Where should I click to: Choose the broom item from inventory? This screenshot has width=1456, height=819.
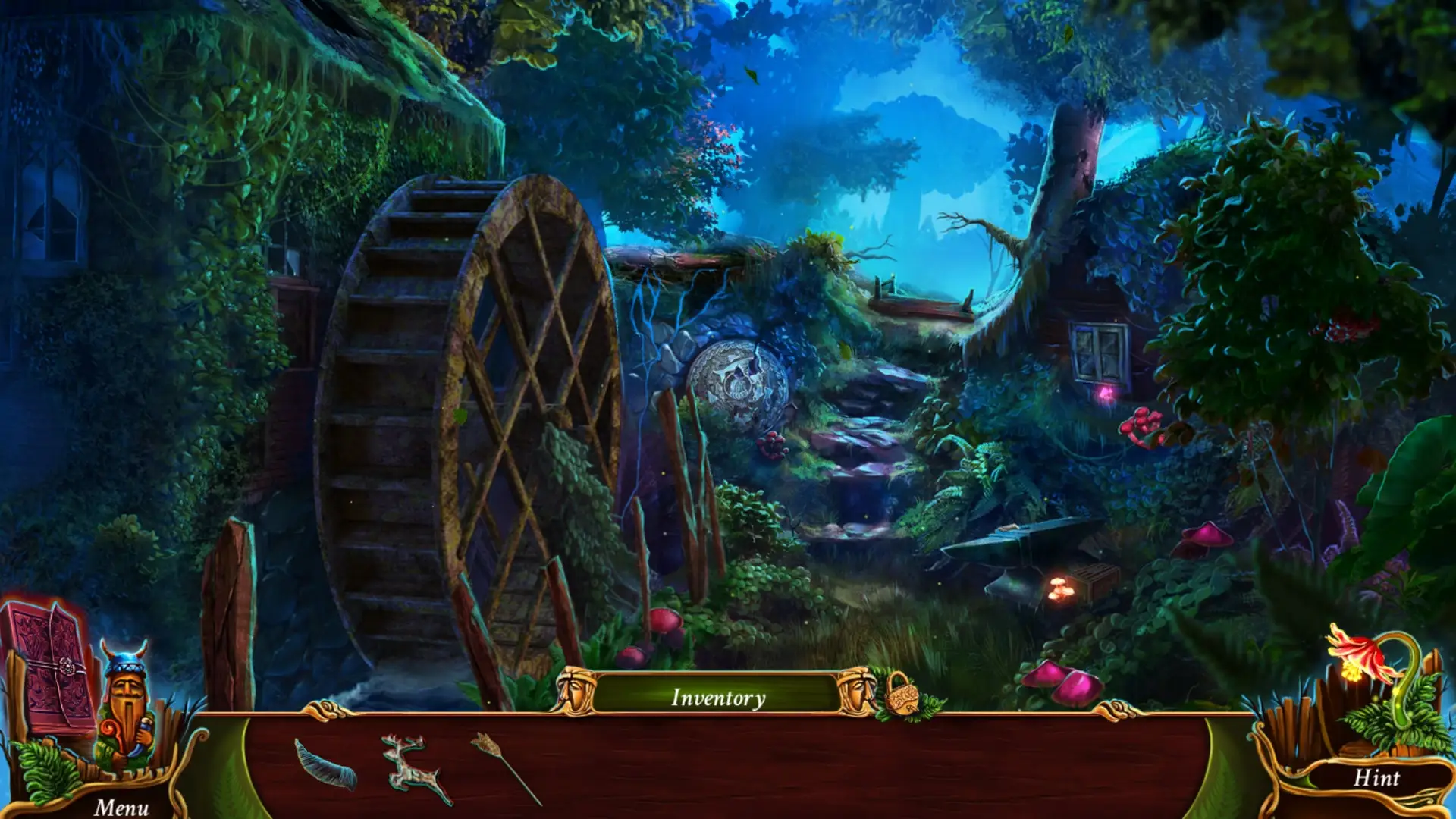[x=504, y=766]
